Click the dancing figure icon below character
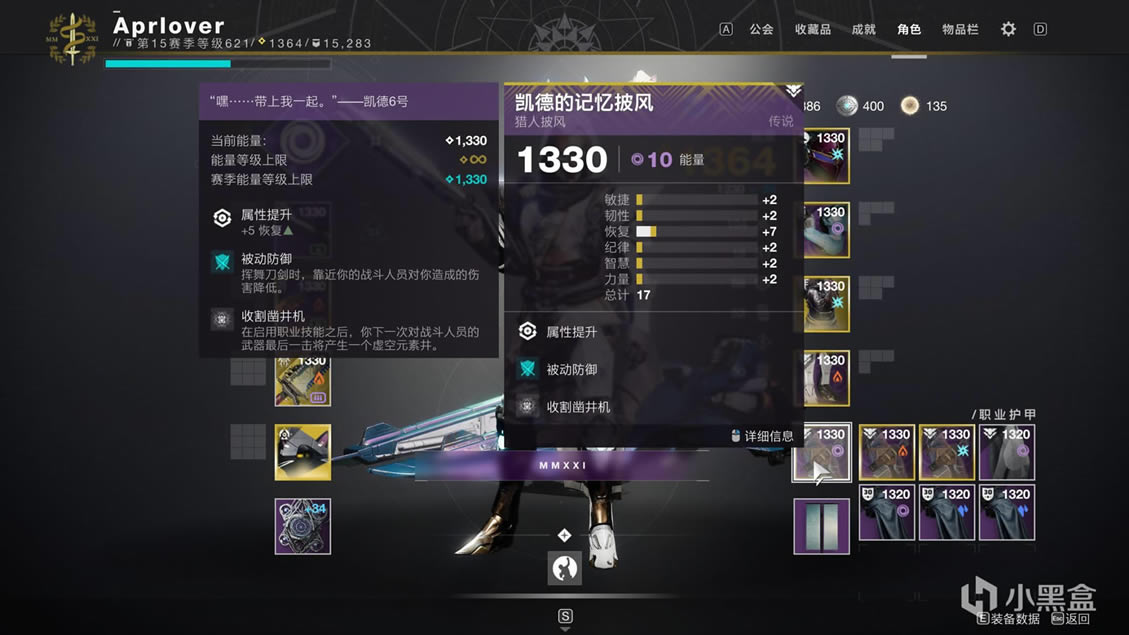This screenshot has width=1129, height=635. click(565, 568)
